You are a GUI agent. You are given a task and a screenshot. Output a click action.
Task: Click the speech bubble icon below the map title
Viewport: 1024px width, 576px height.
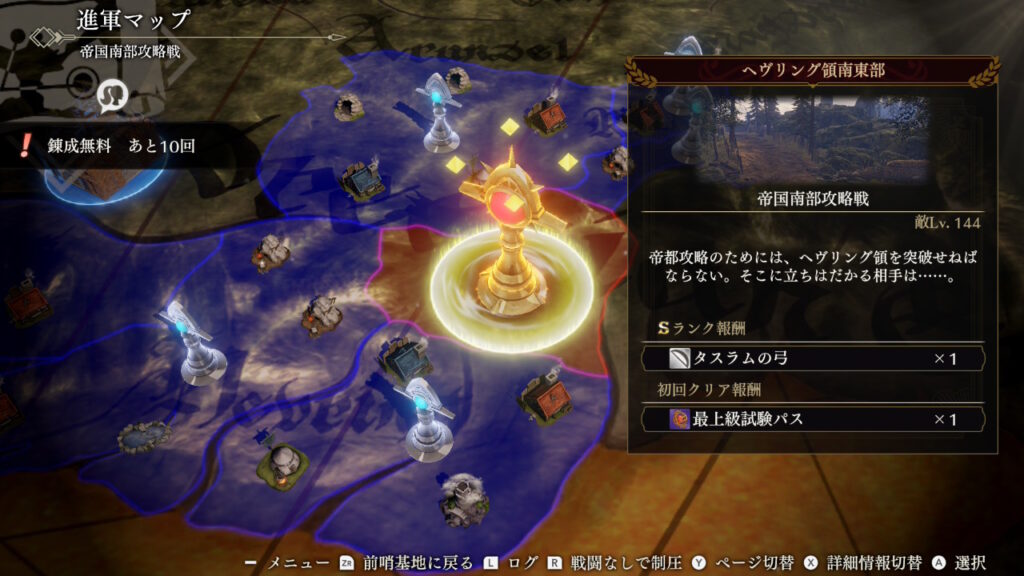pyautogui.click(x=111, y=93)
